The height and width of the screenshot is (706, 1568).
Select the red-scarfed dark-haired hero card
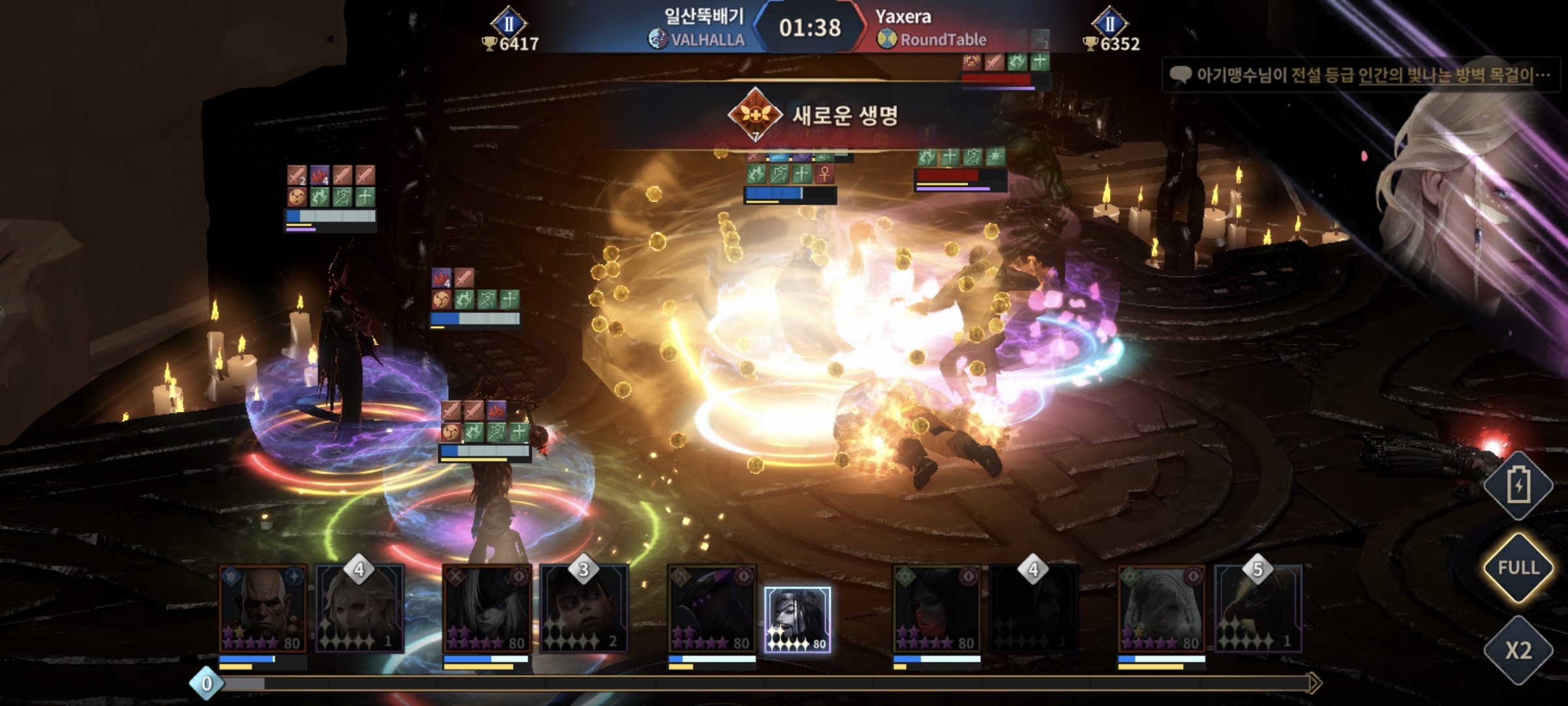click(936, 609)
